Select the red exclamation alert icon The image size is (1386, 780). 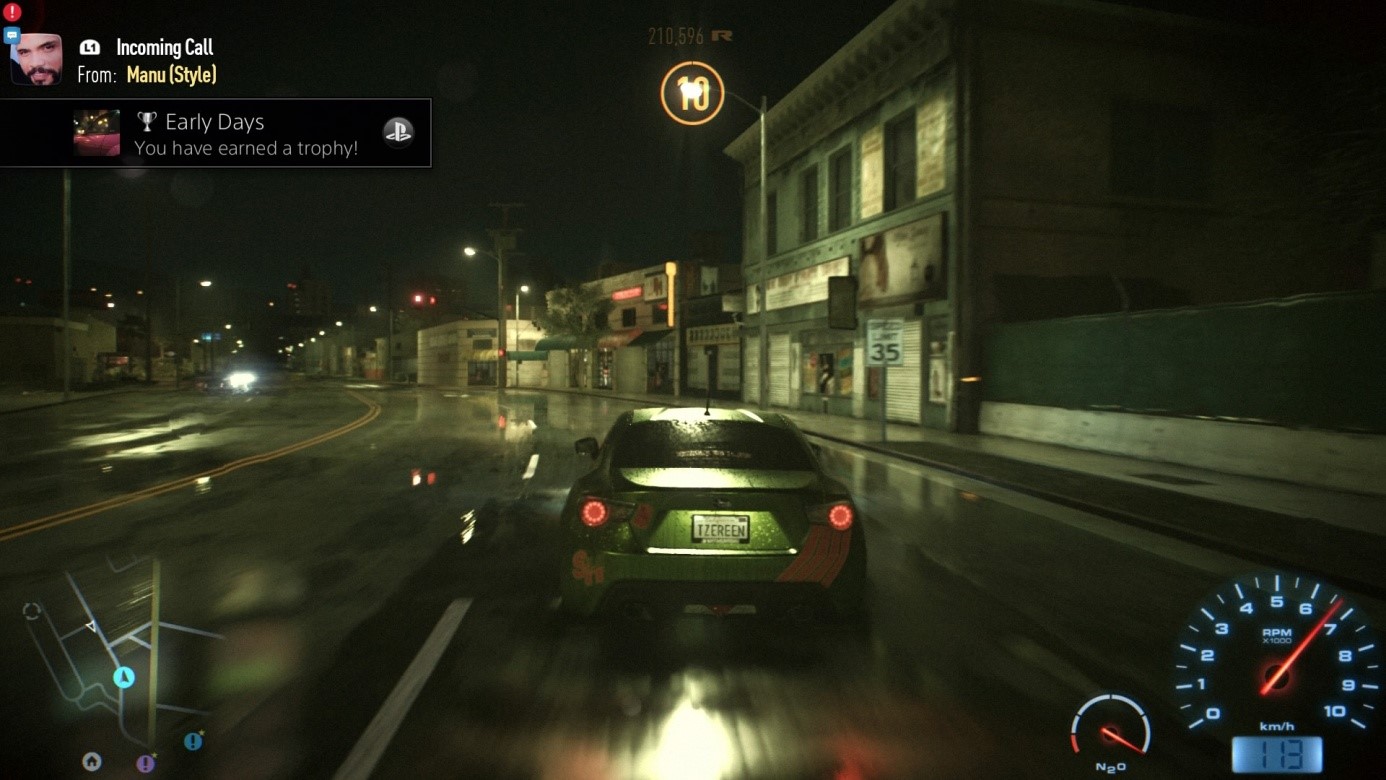pos(12,12)
